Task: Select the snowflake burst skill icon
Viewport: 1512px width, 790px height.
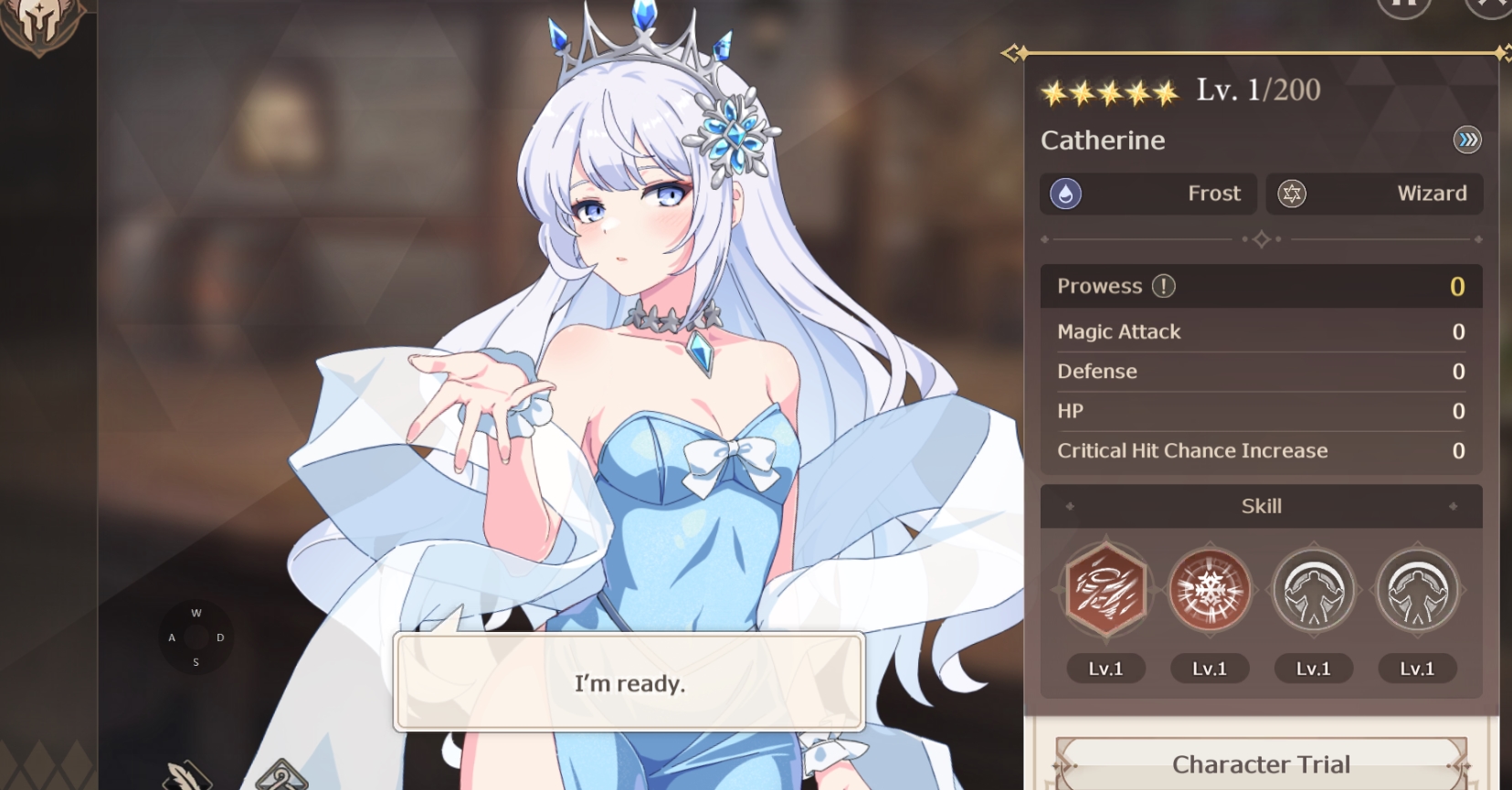Action: pyautogui.click(x=1210, y=590)
